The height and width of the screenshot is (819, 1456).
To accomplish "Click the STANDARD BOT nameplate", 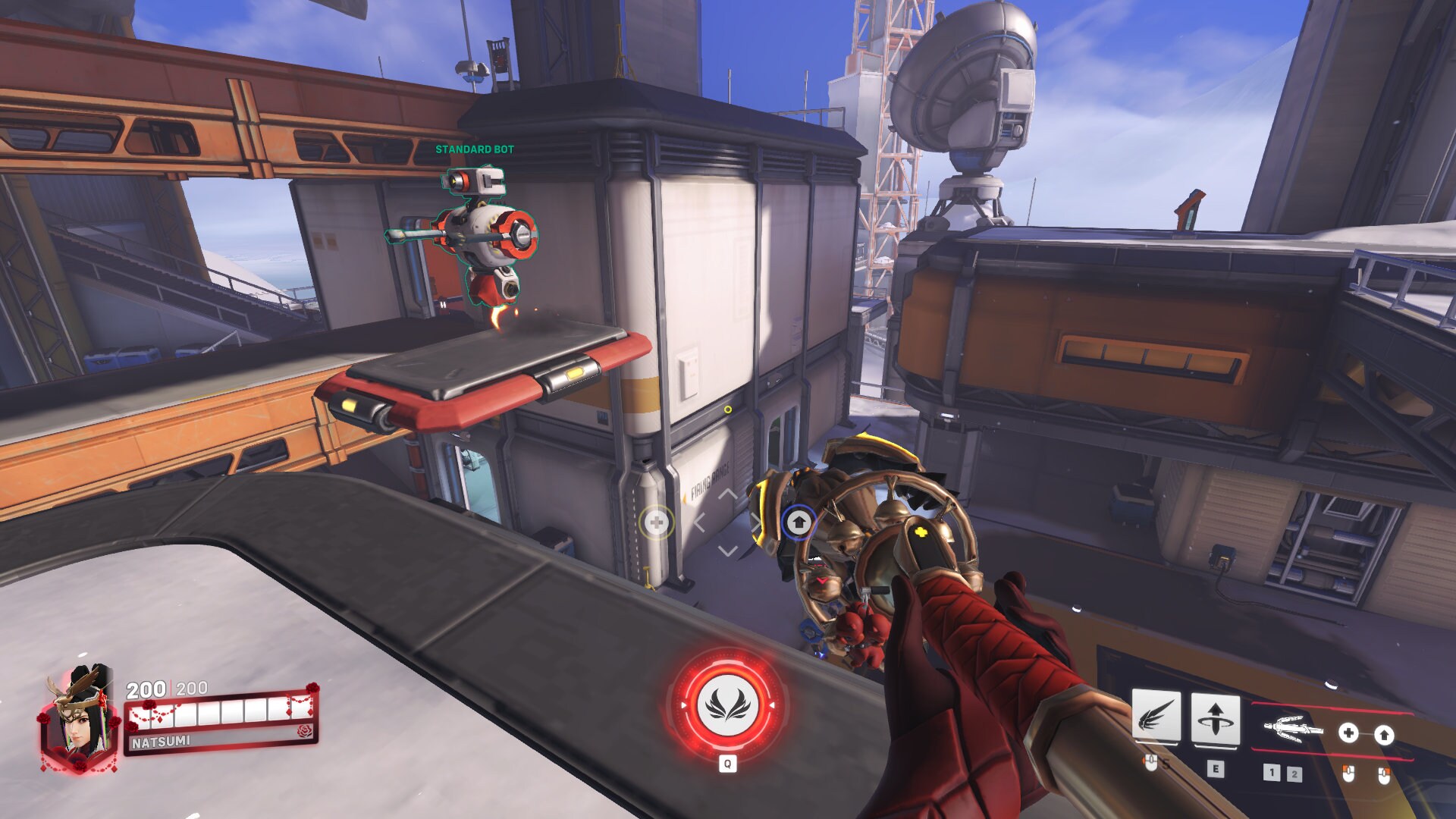I will tap(475, 150).
